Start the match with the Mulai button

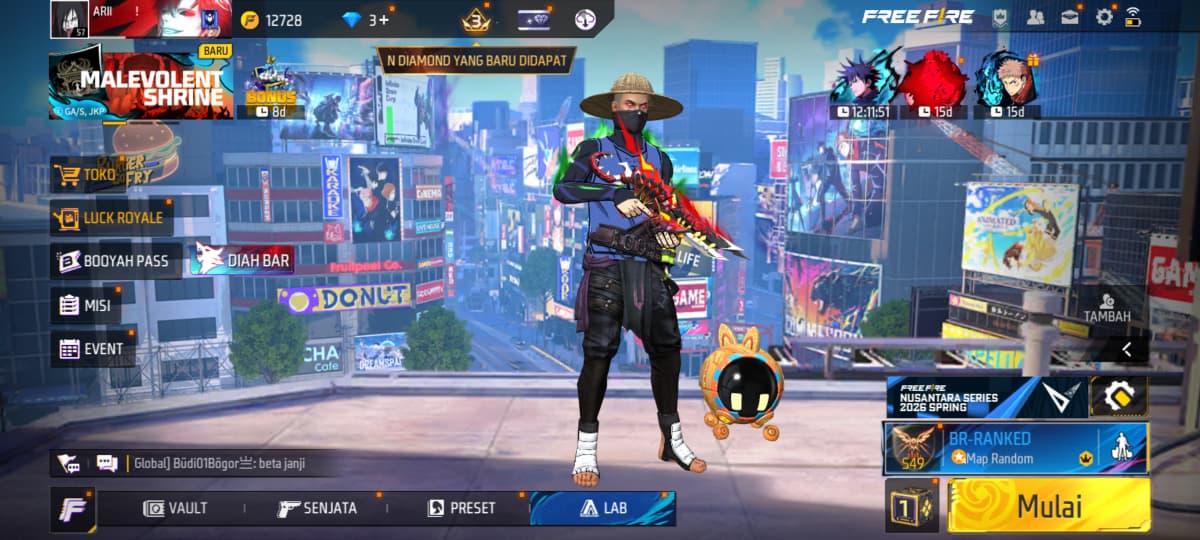point(1047,506)
